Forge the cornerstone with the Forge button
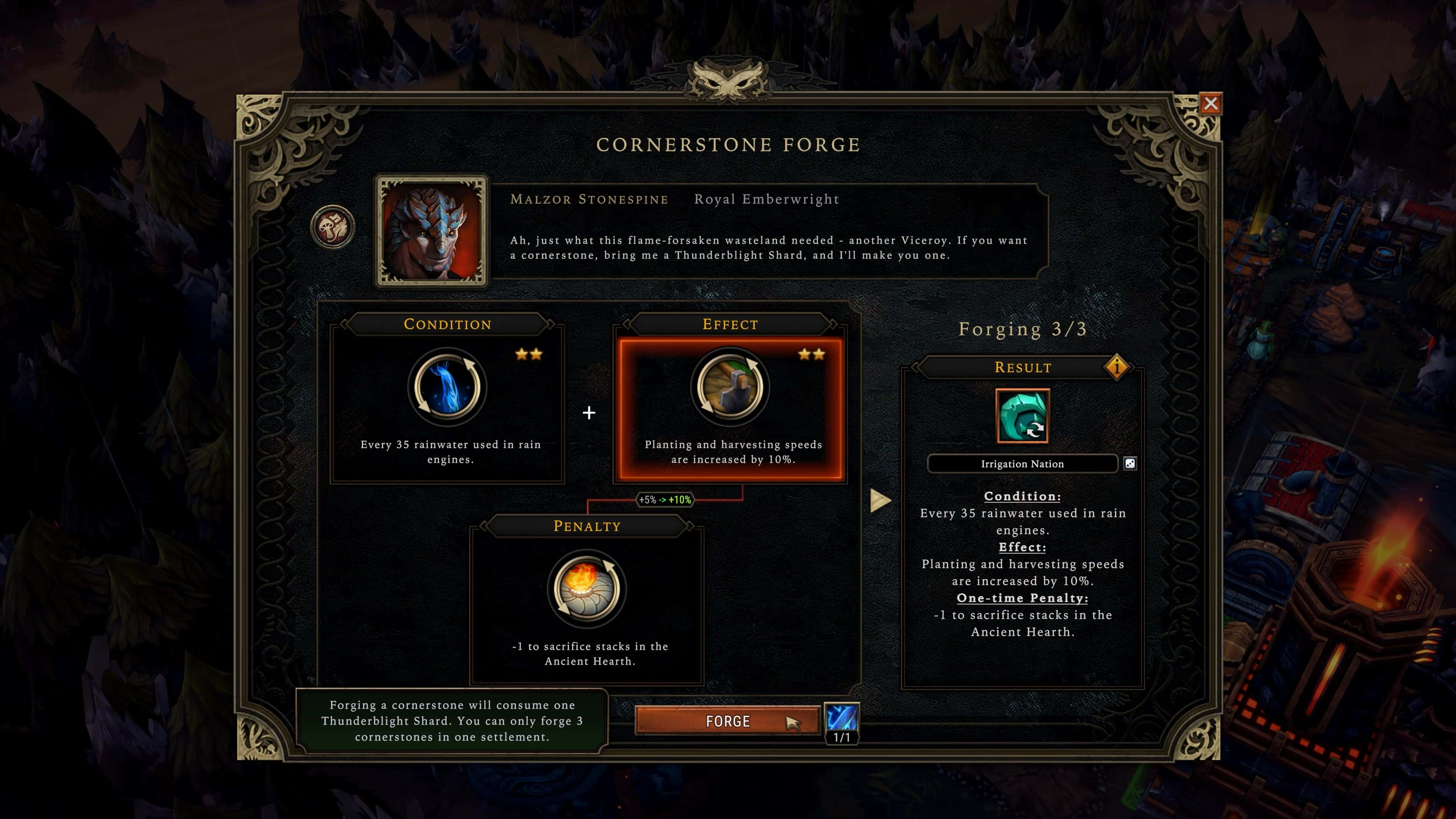 tap(728, 721)
